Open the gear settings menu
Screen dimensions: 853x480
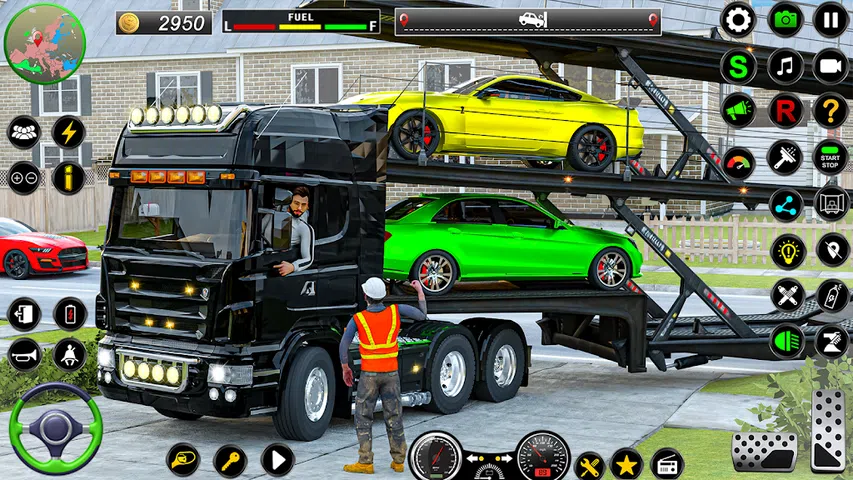click(x=738, y=19)
